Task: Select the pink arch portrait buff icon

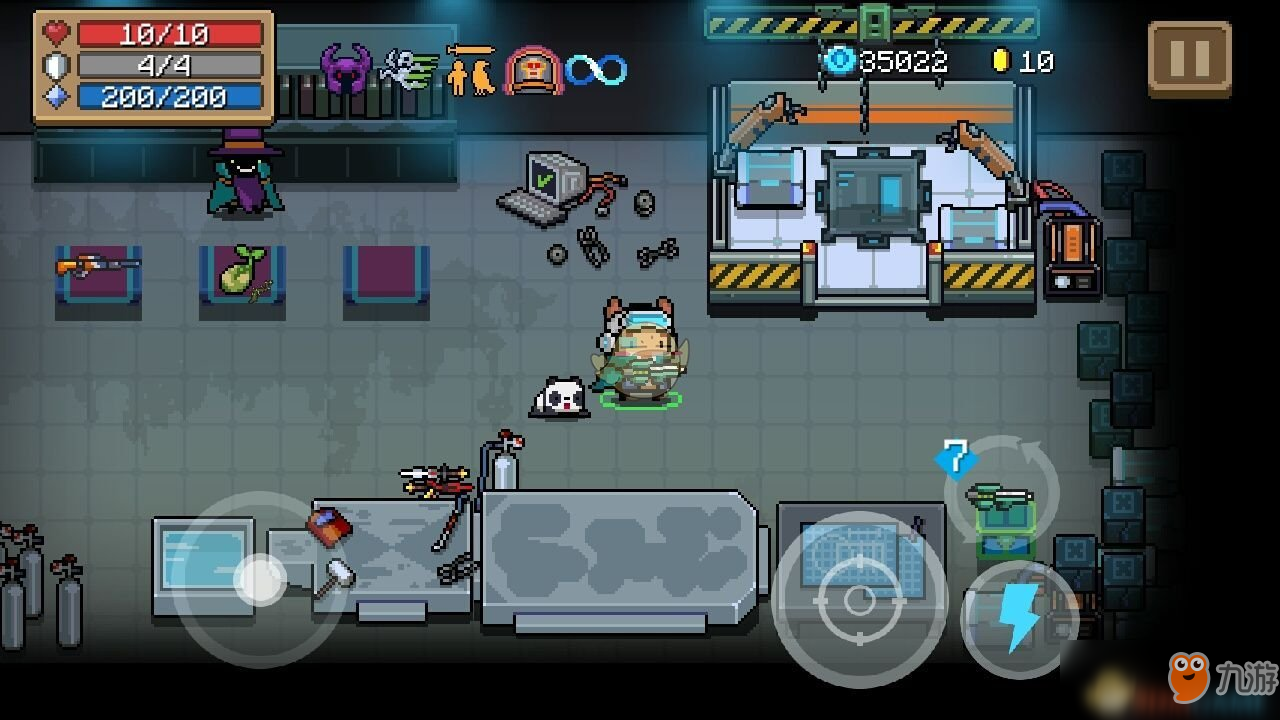Action: pyautogui.click(x=533, y=70)
